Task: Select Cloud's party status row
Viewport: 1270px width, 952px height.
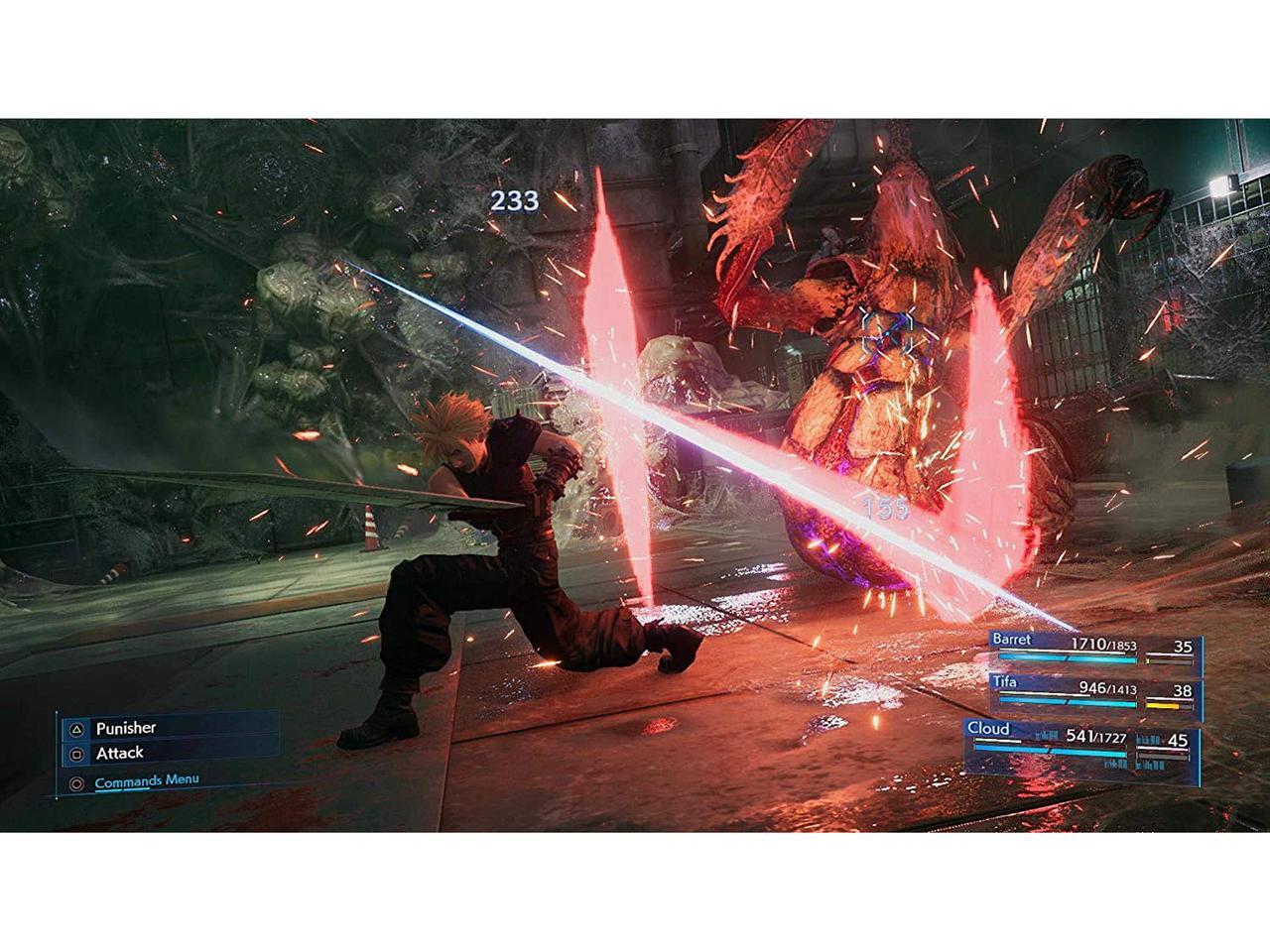Action: tap(1081, 744)
